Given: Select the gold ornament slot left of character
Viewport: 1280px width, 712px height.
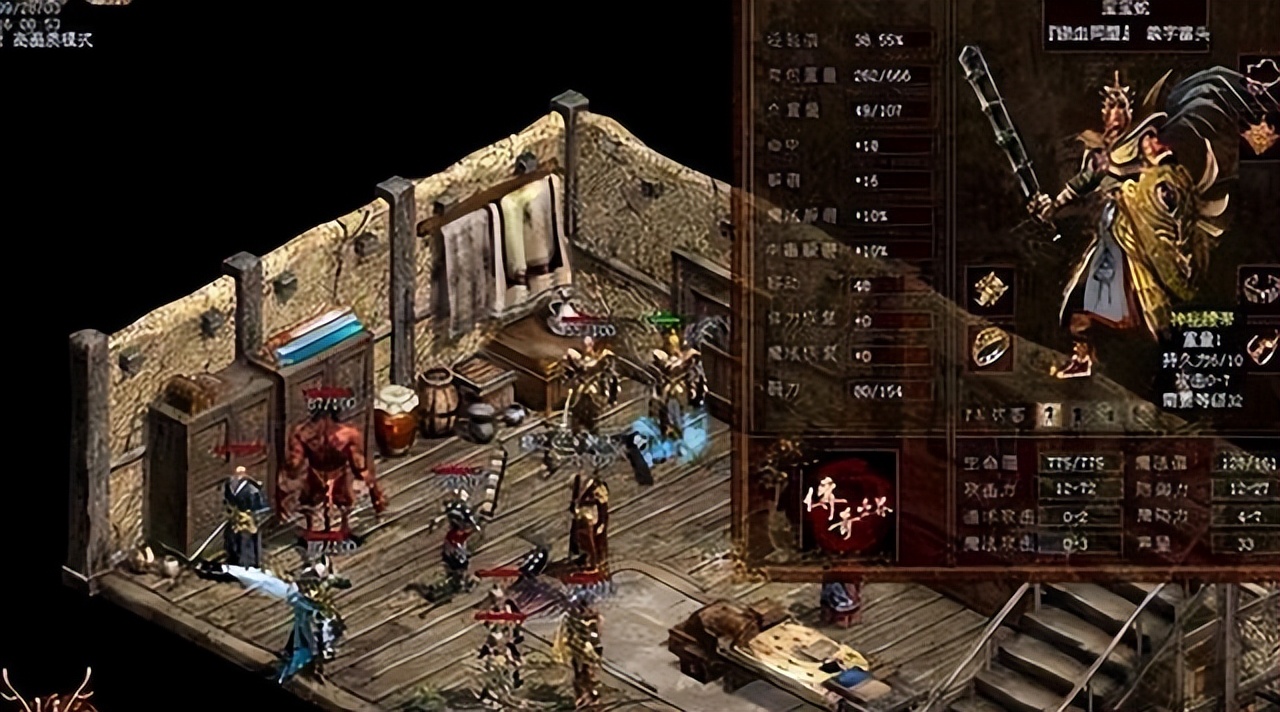Looking at the screenshot, I should point(990,290).
